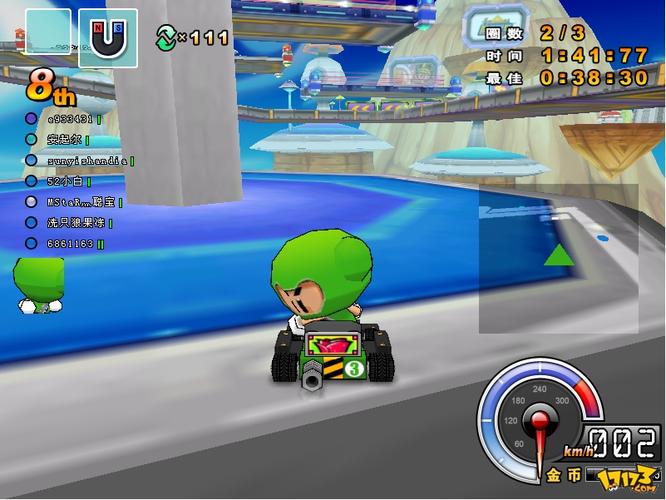Use the magnet item in the item slot
This screenshot has height=500, width=666.
coord(108,38)
